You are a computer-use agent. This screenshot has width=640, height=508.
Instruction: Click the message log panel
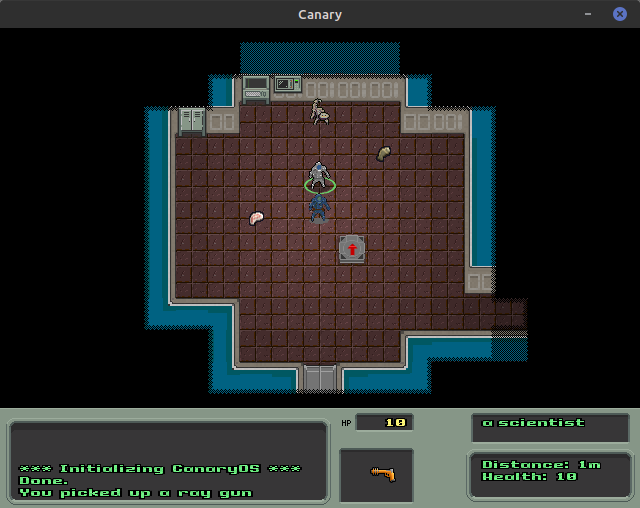(x=168, y=461)
